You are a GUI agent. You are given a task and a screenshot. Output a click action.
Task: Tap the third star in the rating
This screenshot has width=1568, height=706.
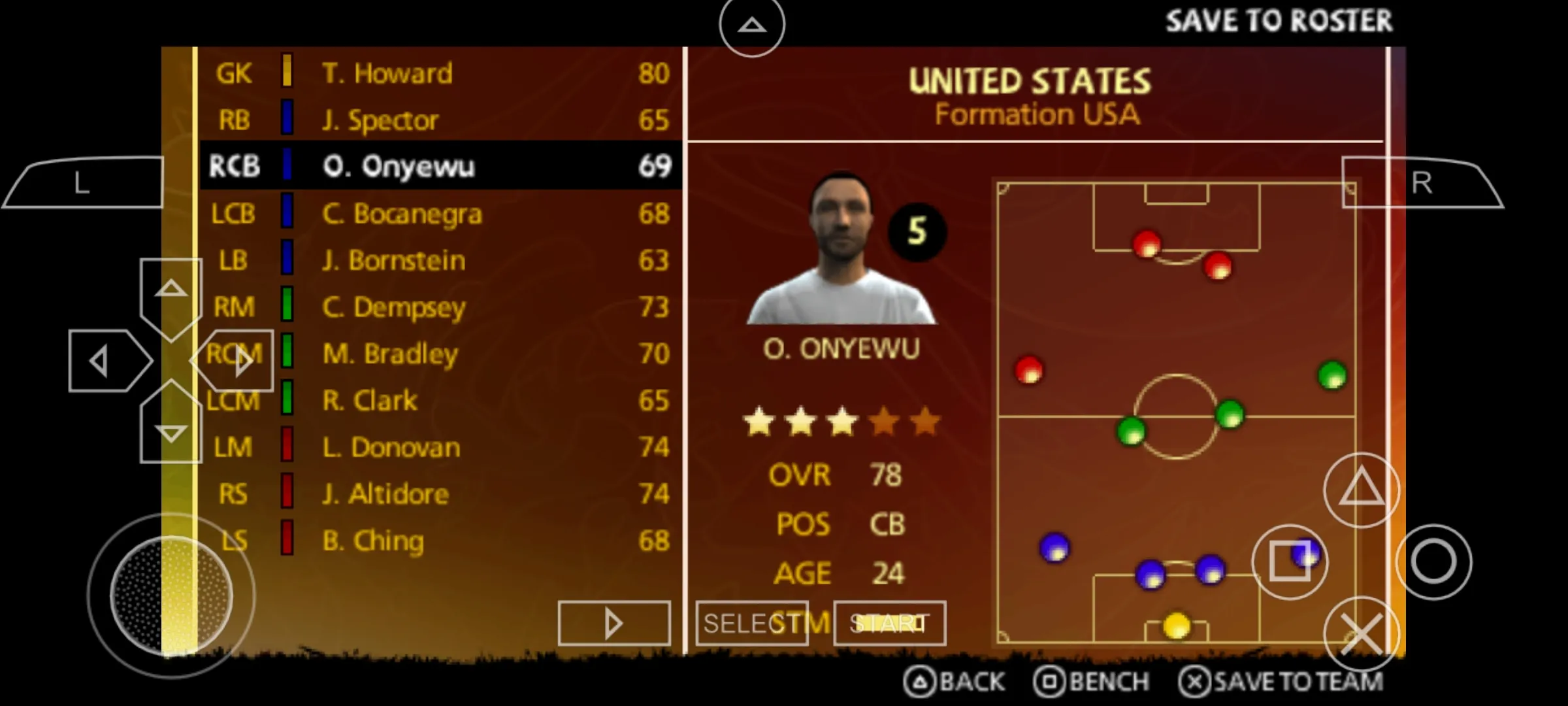point(842,422)
